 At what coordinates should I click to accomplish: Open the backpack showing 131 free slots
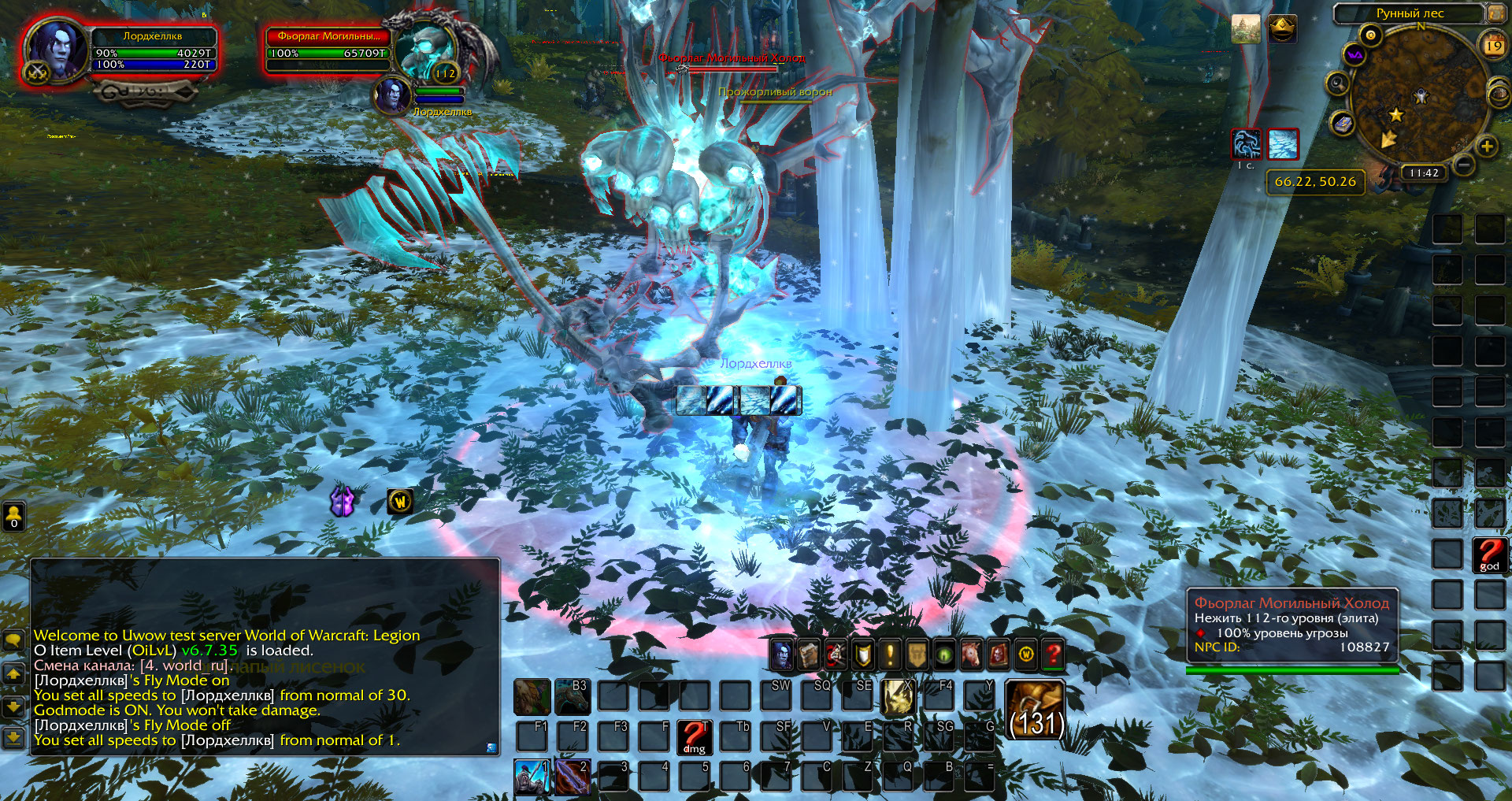pos(1036,710)
